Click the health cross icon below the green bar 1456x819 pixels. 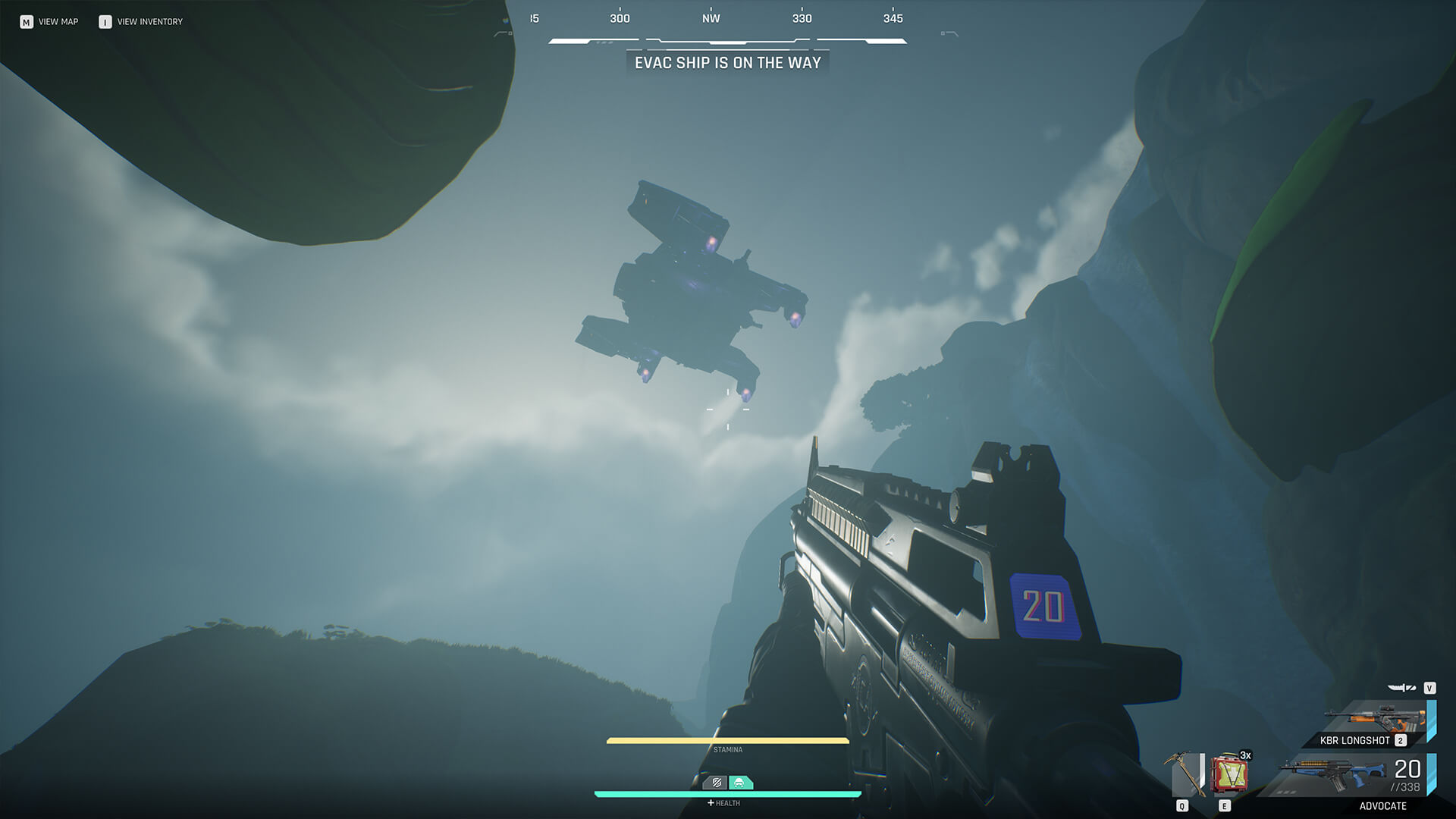(x=711, y=803)
